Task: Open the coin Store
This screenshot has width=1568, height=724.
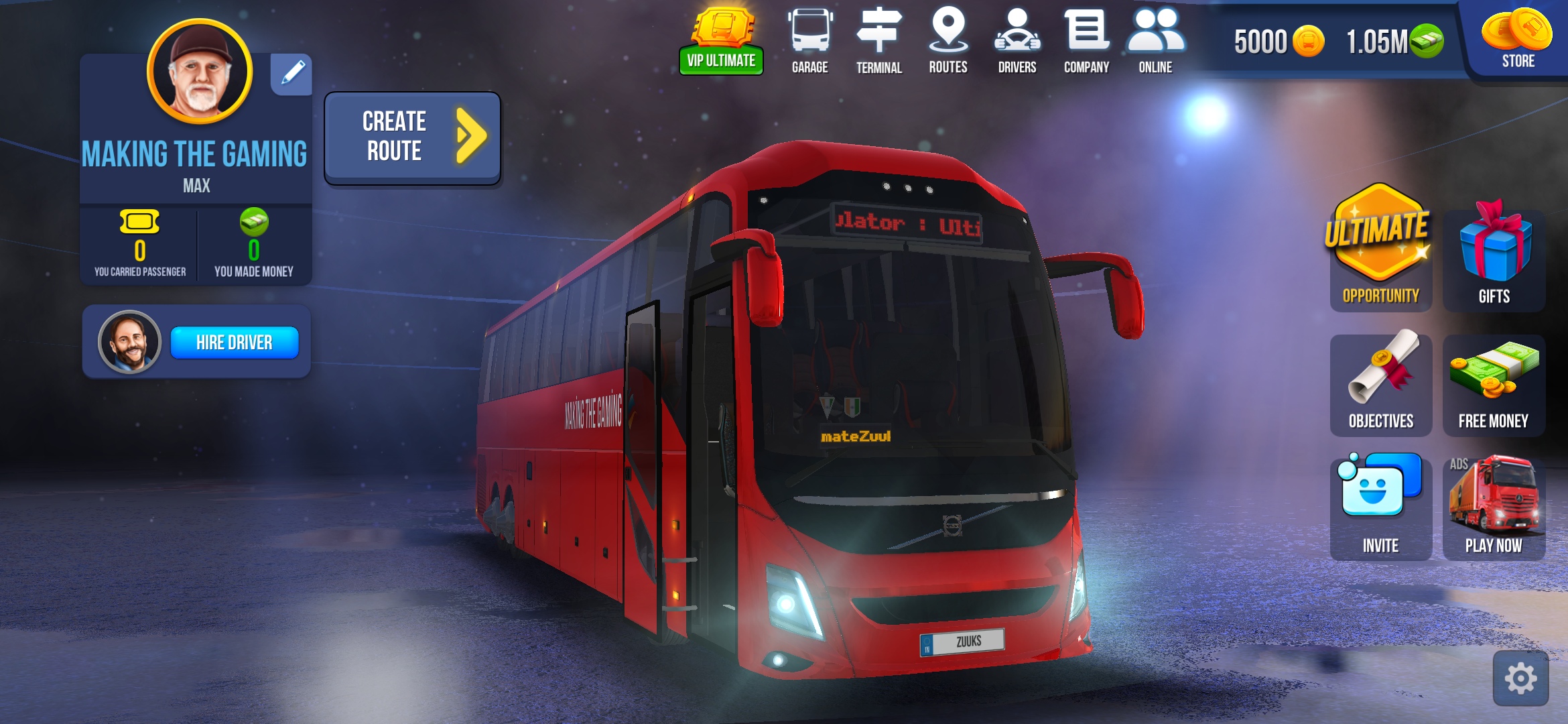Action: [1517, 40]
